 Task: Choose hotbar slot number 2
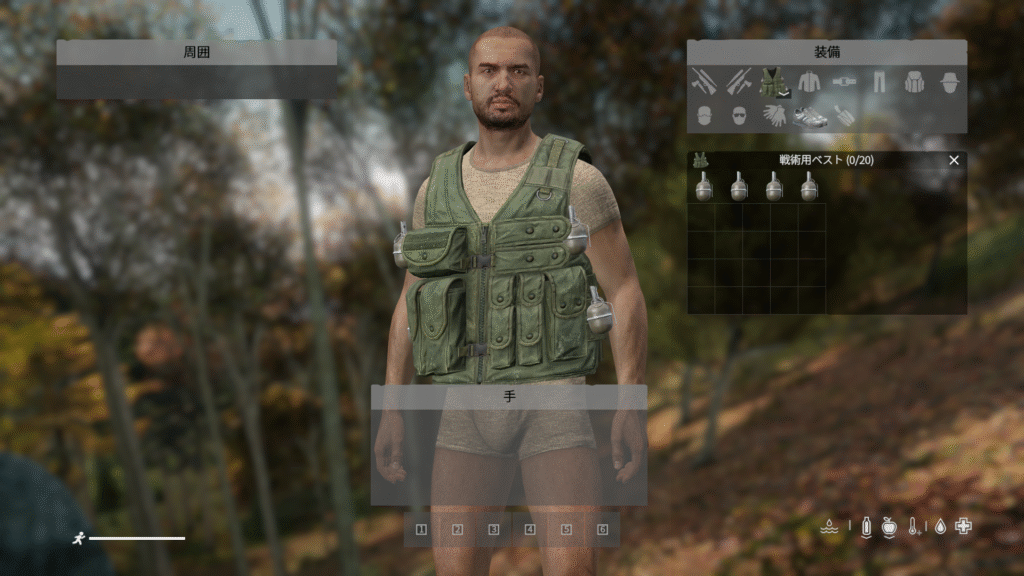click(457, 529)
